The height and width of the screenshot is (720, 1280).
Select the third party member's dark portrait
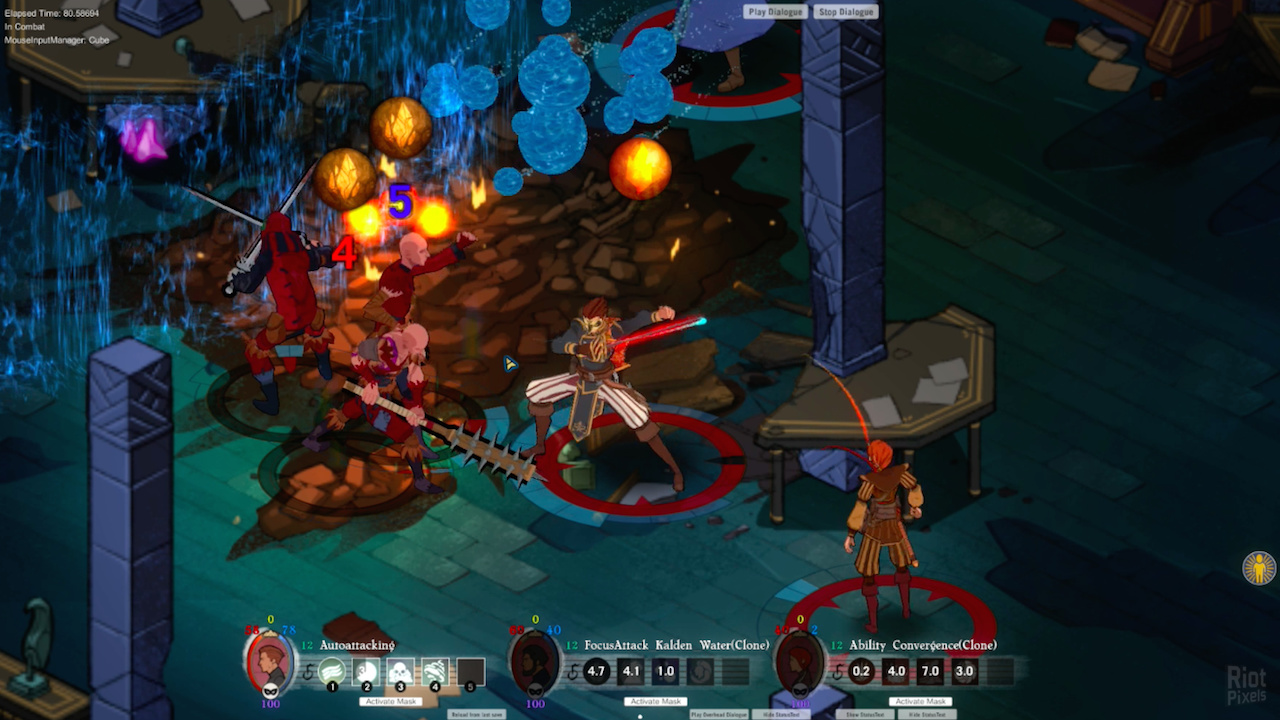(x=799, y=662)
